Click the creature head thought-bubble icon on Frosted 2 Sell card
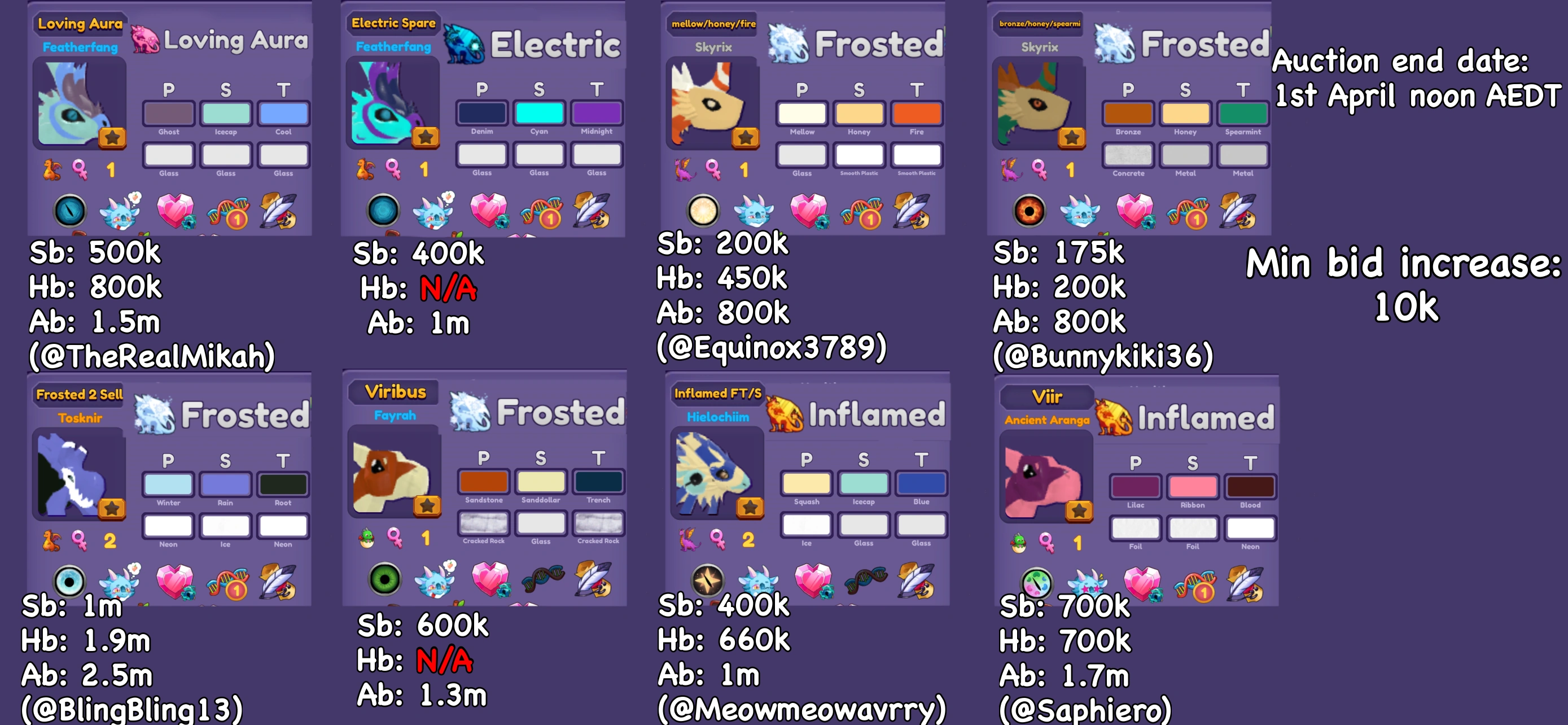Screen dimensions: 1568x725 coord(119,583)
